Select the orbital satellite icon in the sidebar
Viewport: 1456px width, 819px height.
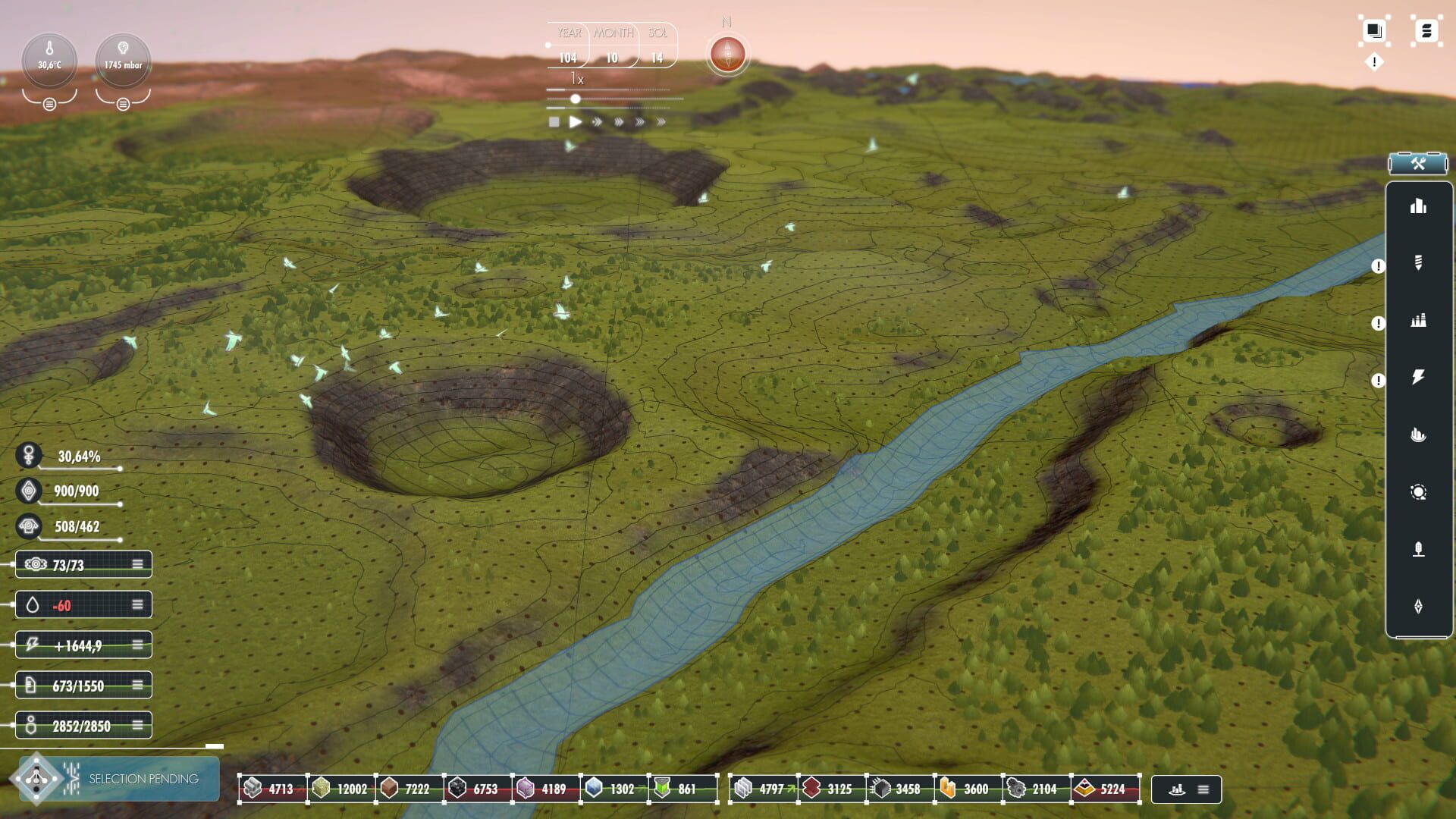pyautogui.click(x=1419, y=491)
